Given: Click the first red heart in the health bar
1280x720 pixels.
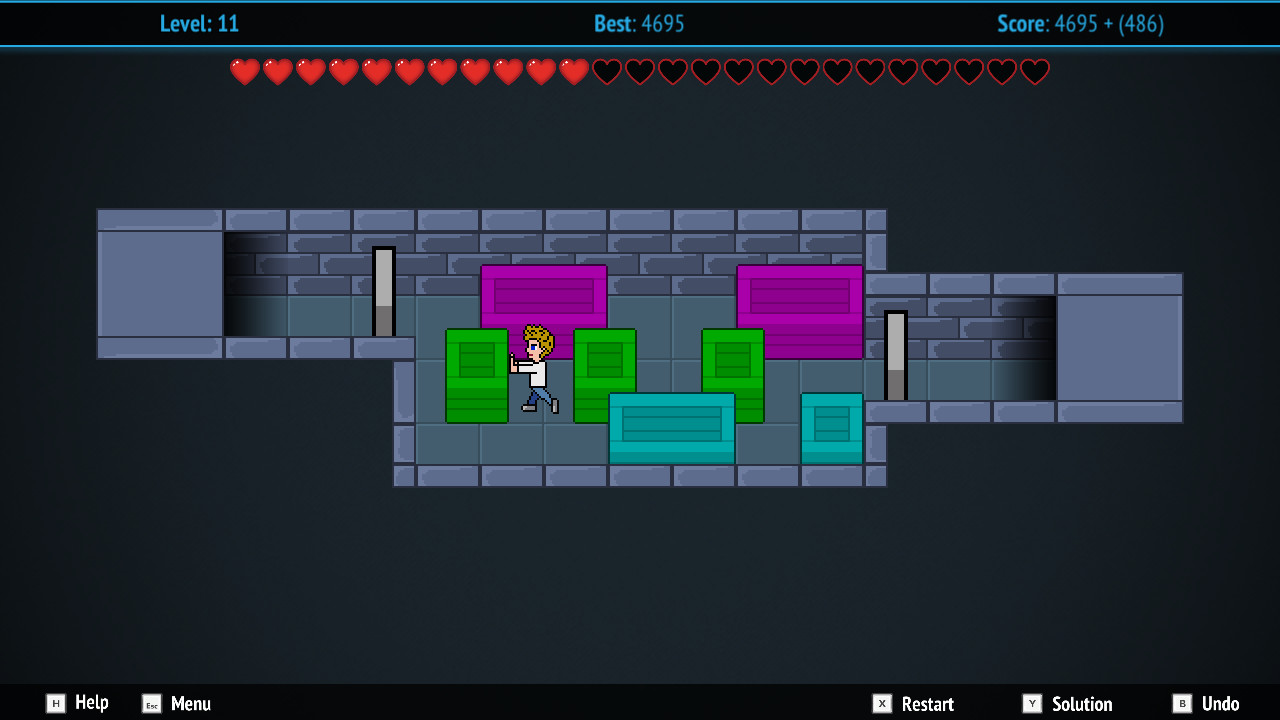Looking at the screenshot, I should [x=244, y=71].
